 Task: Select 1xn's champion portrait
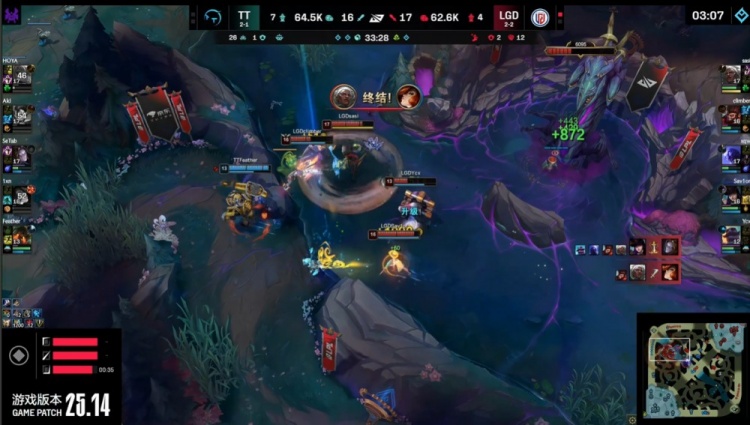[x=21, y=197]
